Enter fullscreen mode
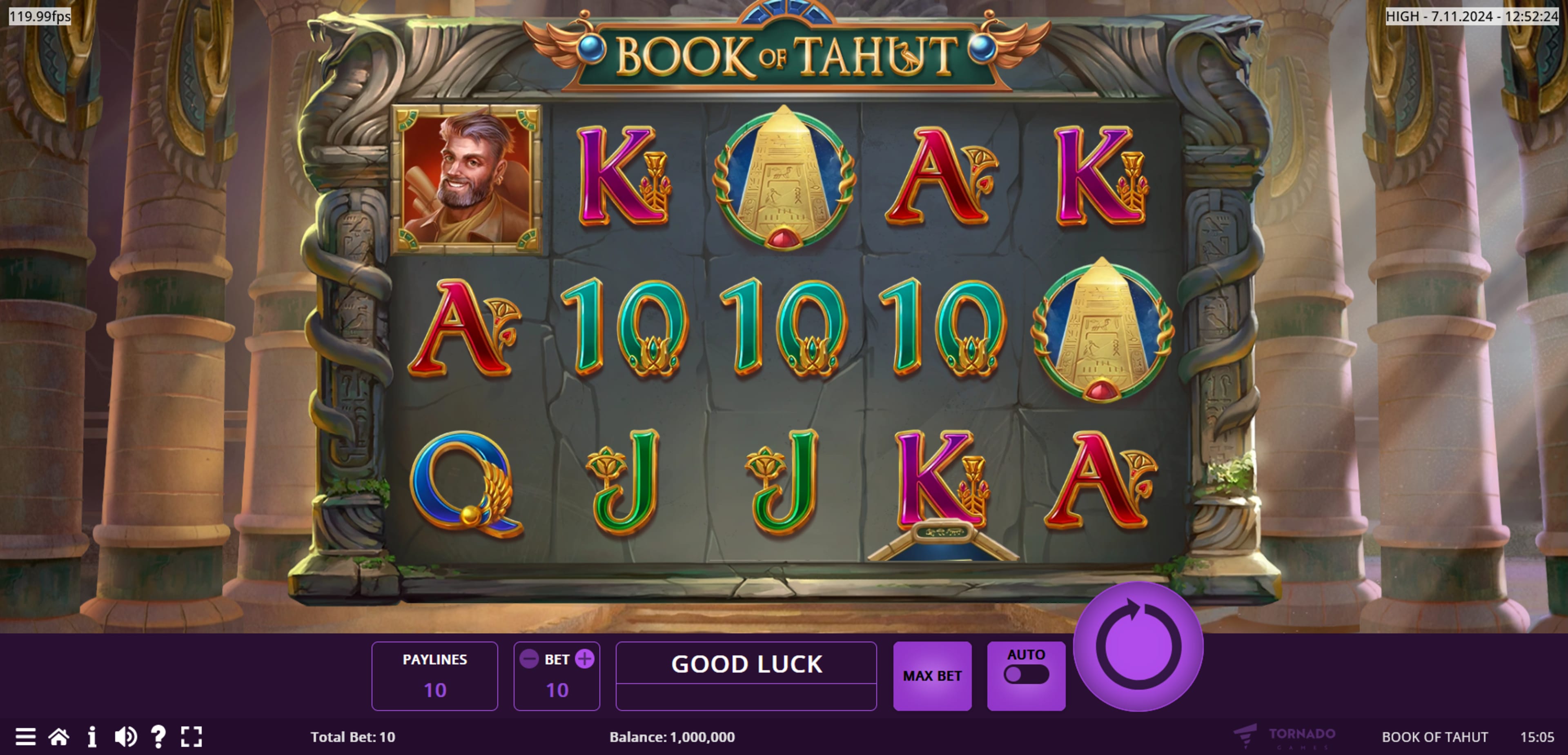 pos(192,737)
